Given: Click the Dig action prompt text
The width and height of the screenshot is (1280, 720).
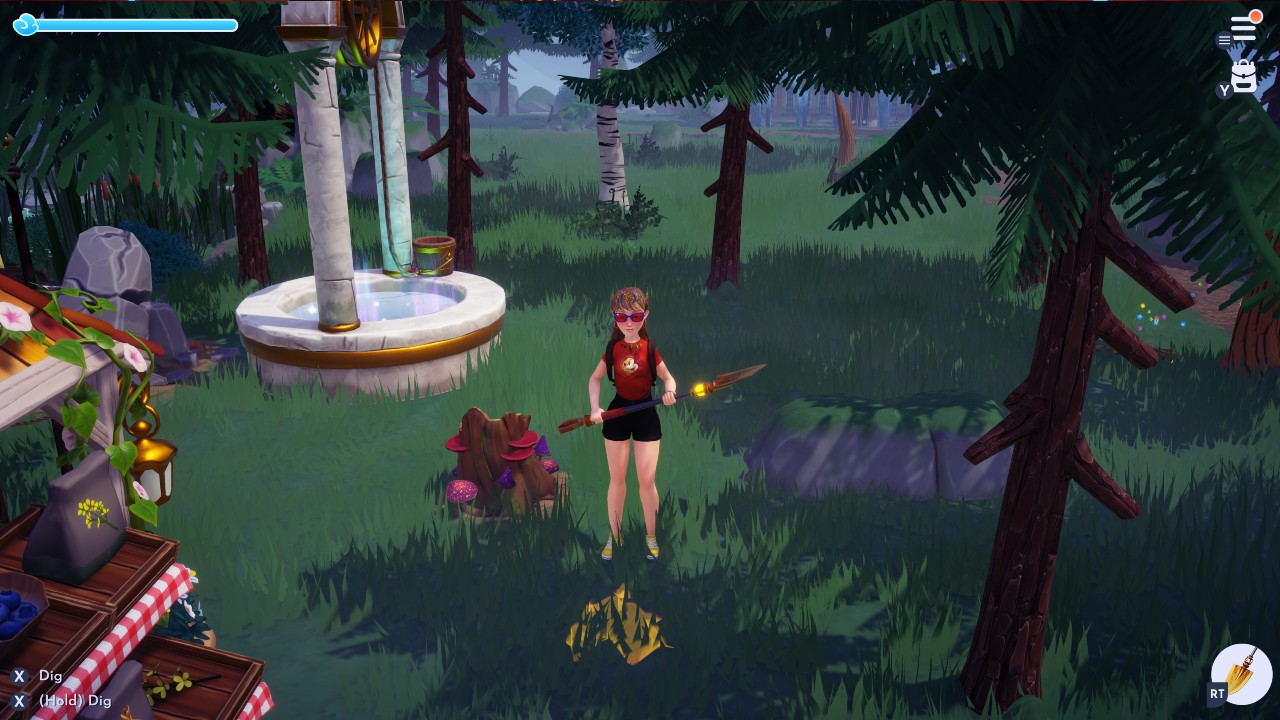Looking at the screenshot, I should [x=52, y=676].
